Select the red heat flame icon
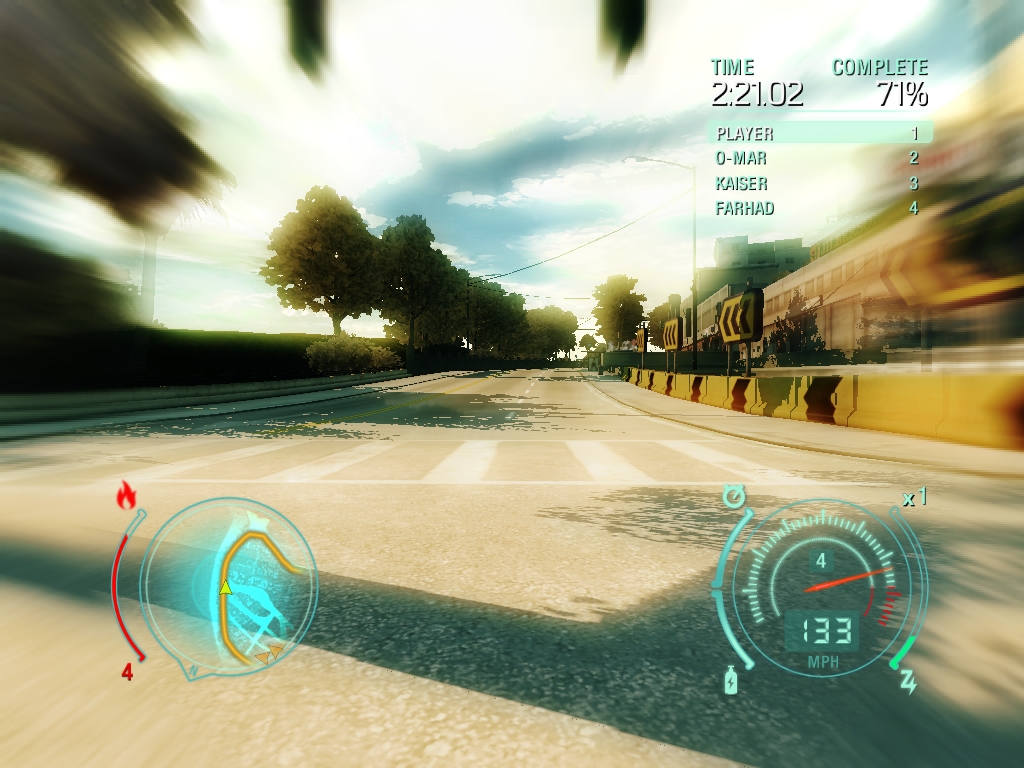 pos(126,495)
